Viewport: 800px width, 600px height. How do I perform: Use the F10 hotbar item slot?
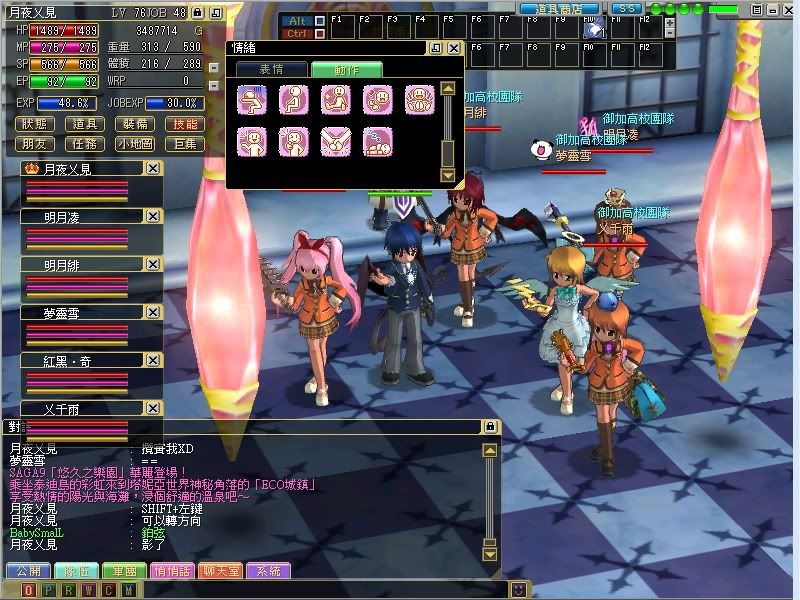tap(593, 30)
